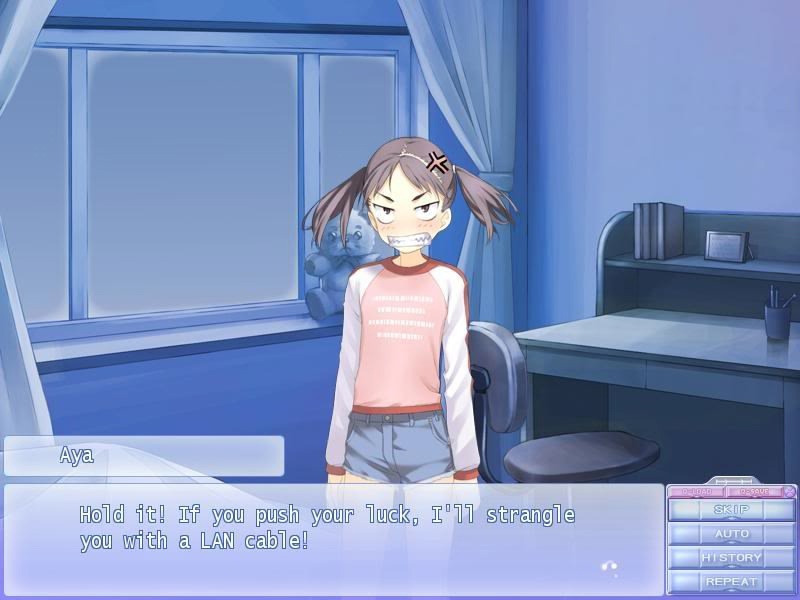Activate the SKIP button
Screen dimensions: 800x600
pos(731,510)
